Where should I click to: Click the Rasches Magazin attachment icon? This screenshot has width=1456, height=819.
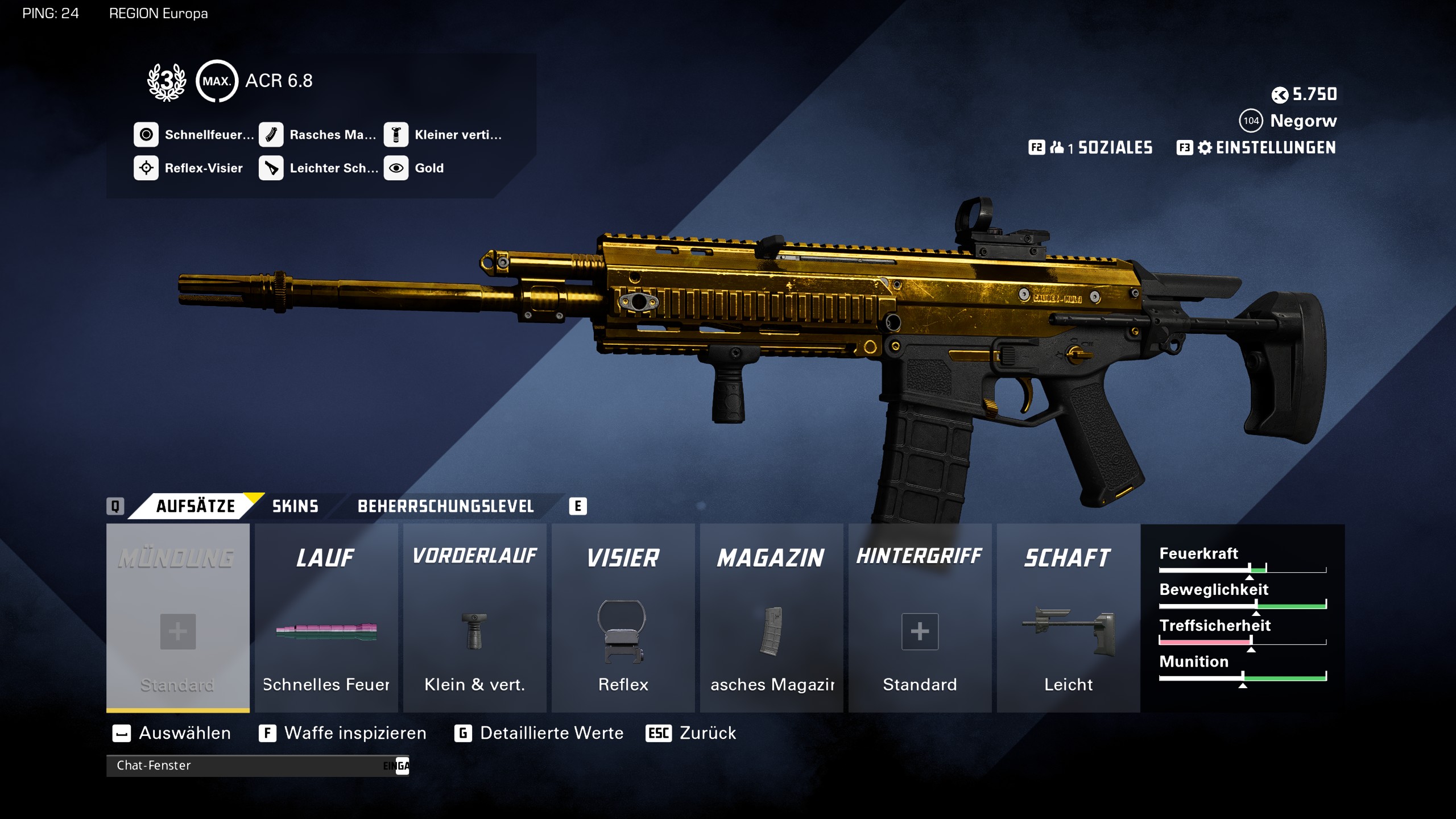pyautogui.click(x=271, y=135)
